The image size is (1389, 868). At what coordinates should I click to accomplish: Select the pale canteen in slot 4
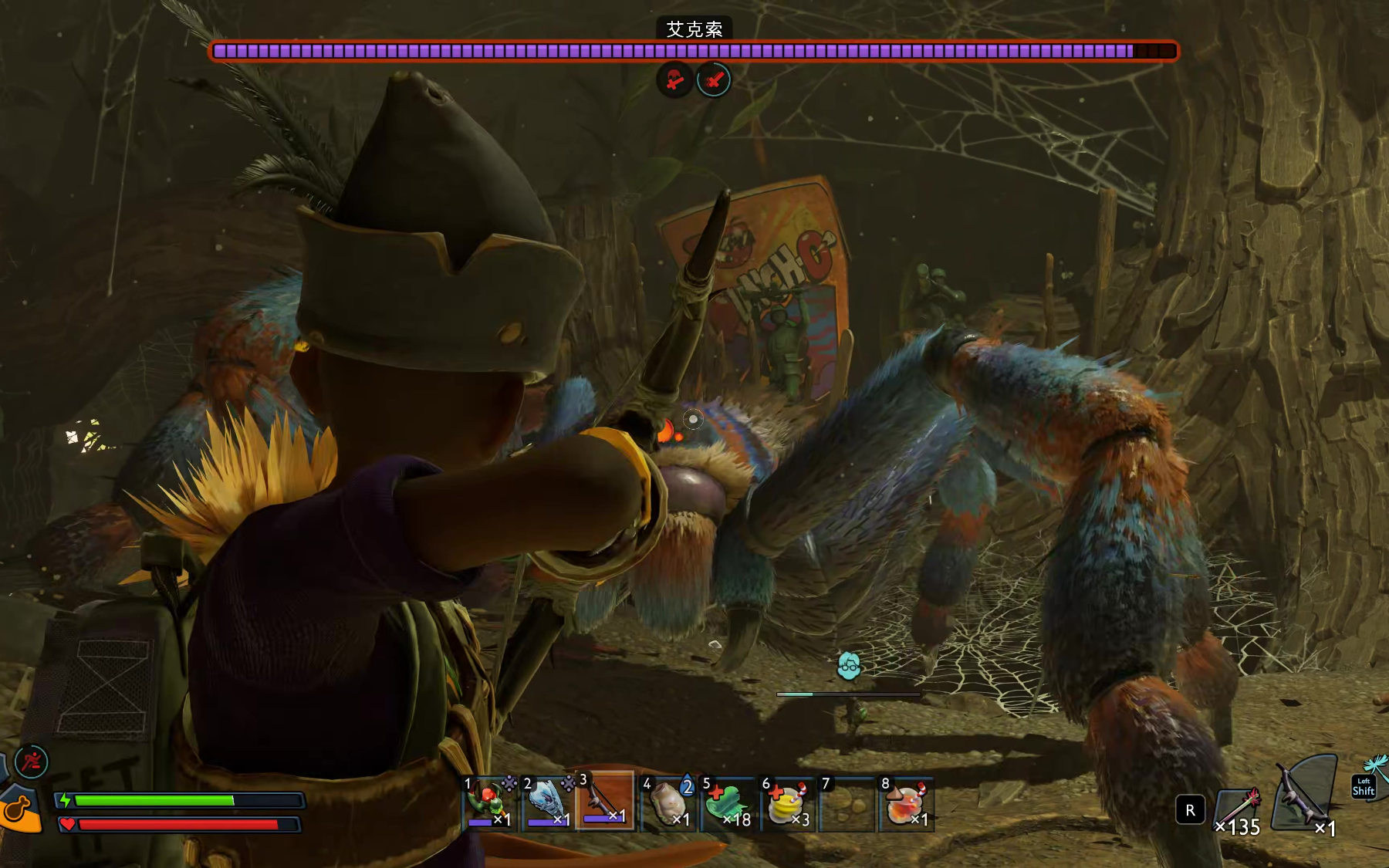(x=668, y=804)
